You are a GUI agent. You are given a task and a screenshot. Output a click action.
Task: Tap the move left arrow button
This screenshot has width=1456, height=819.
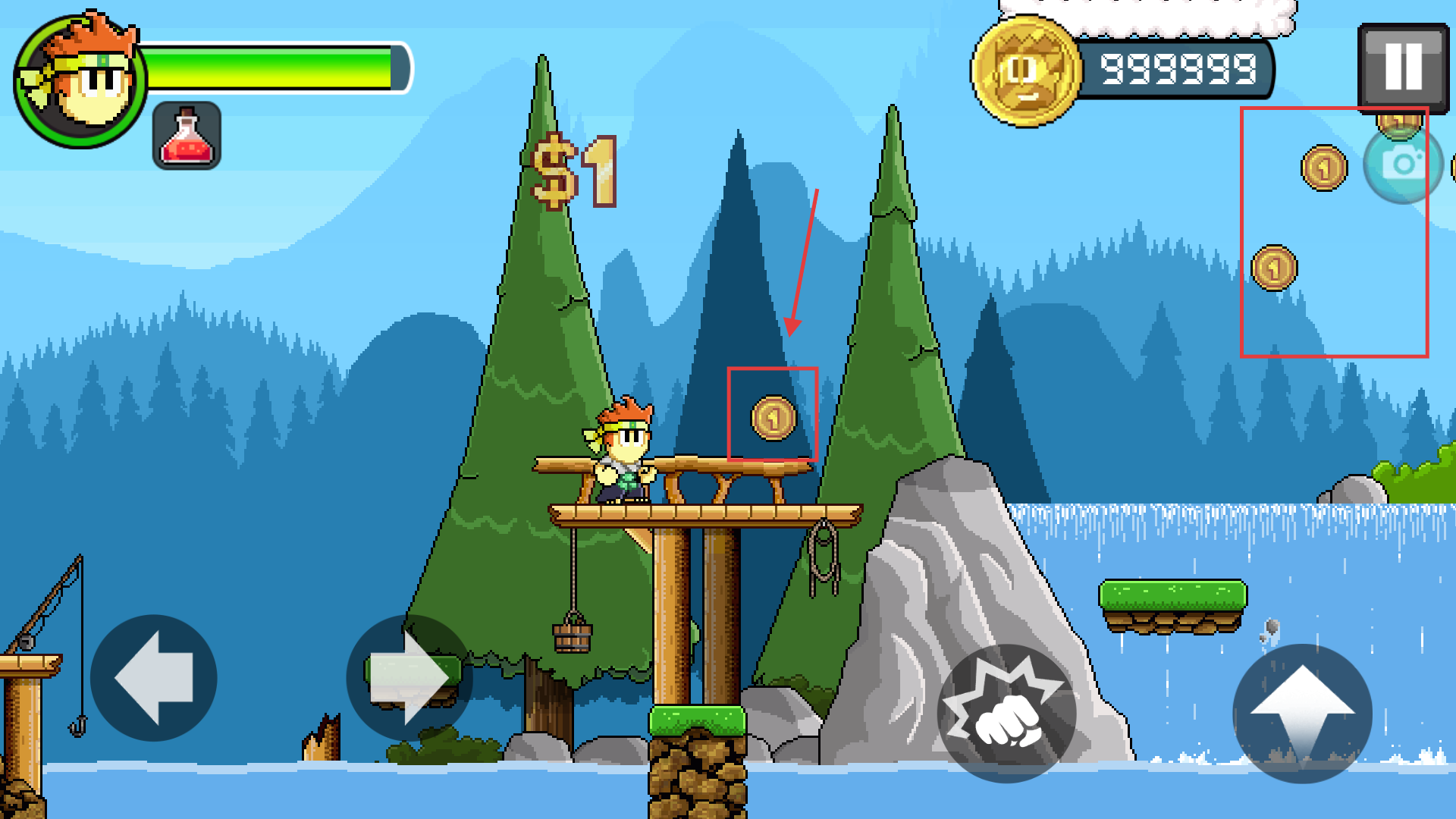(x=154, y=677)
